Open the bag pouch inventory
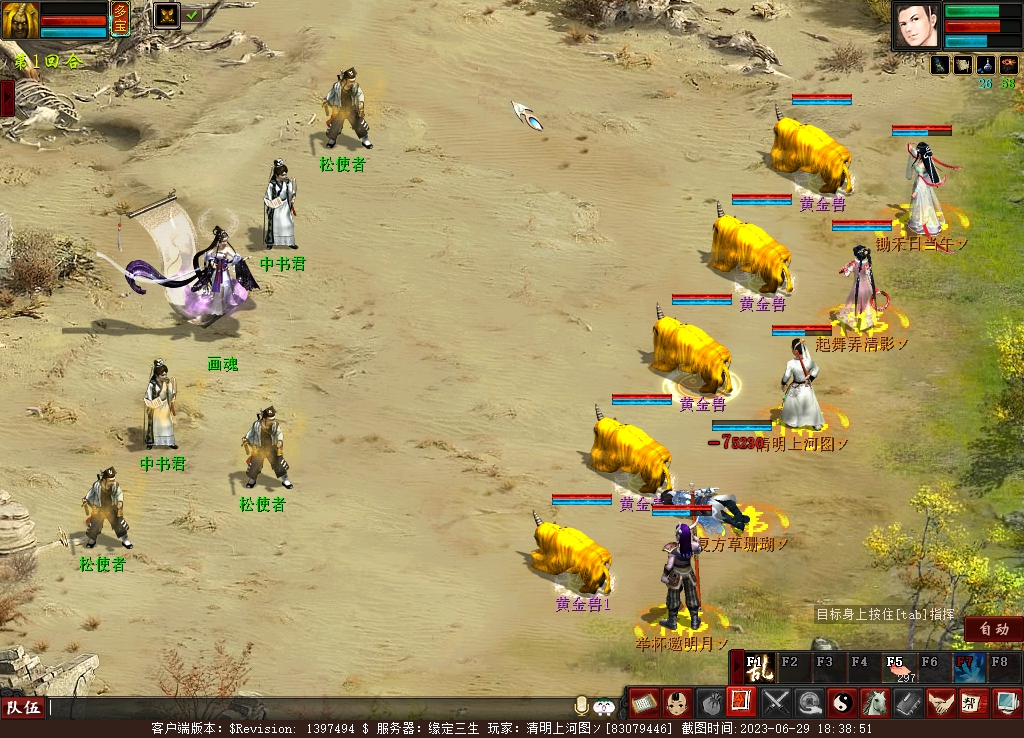The width and height of the screenshot is (1024, 738). (x=710, y=702)
